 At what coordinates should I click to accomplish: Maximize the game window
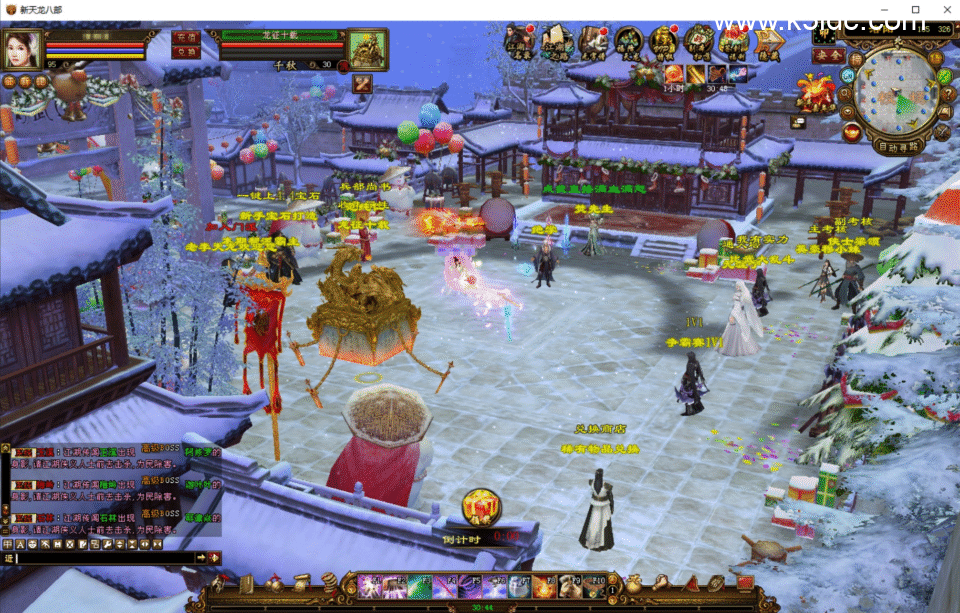pyautogui.click(x=915, y=9)
